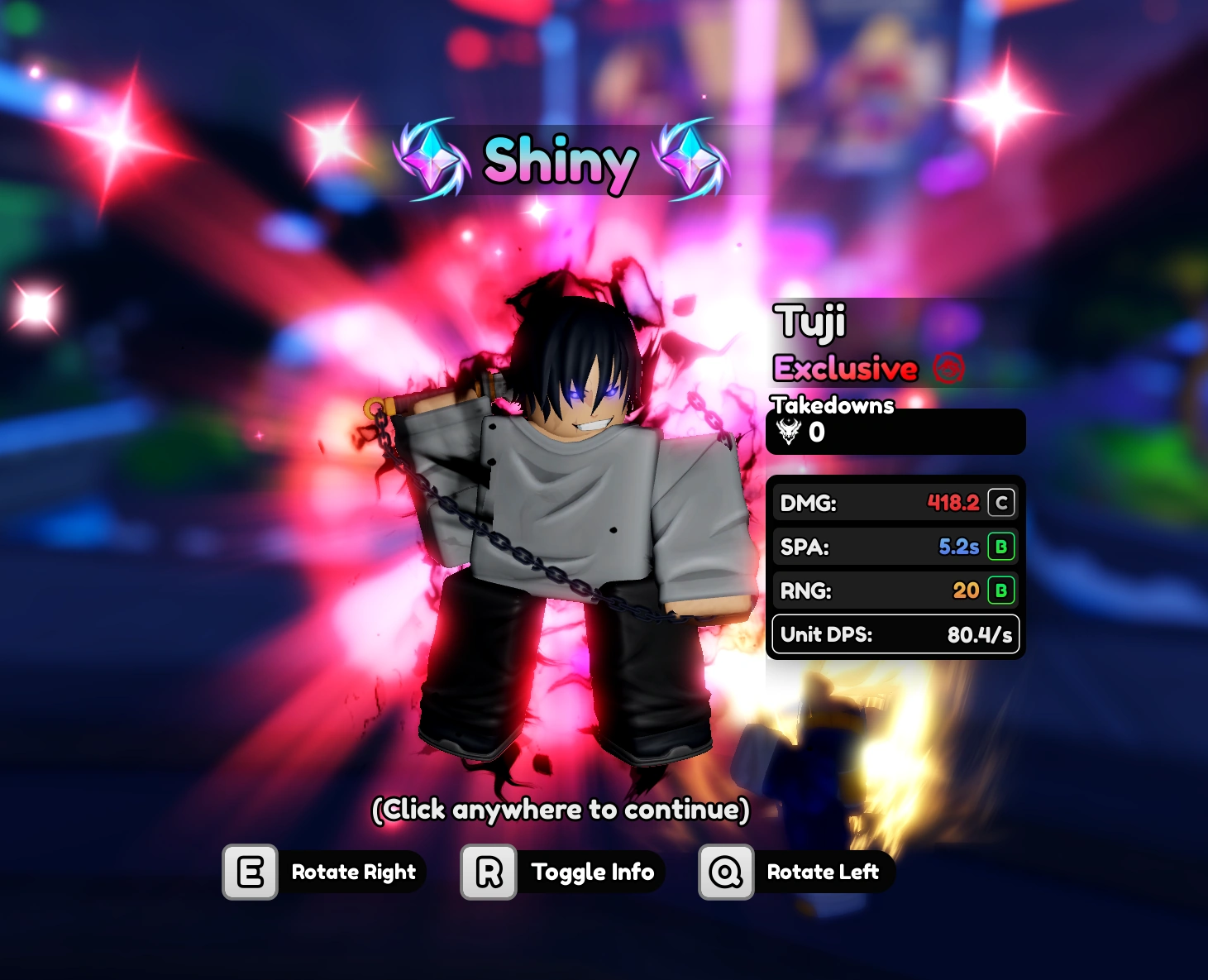
Task: Toggle unit info with the Toggle Info control
Action: coord(593,872)
